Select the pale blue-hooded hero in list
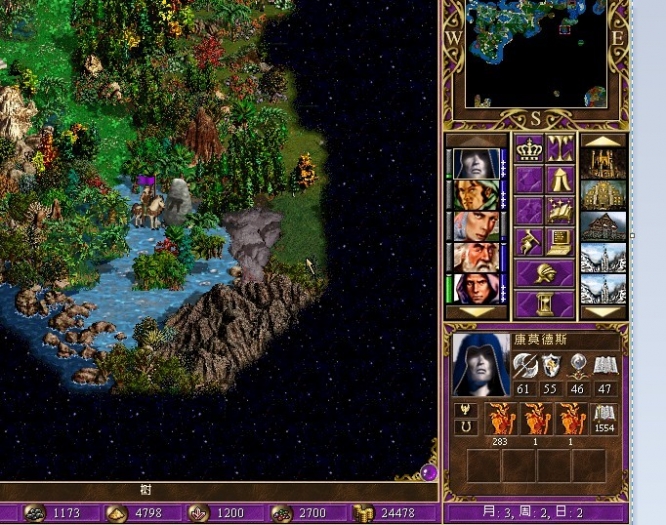 tap(475, 163)
